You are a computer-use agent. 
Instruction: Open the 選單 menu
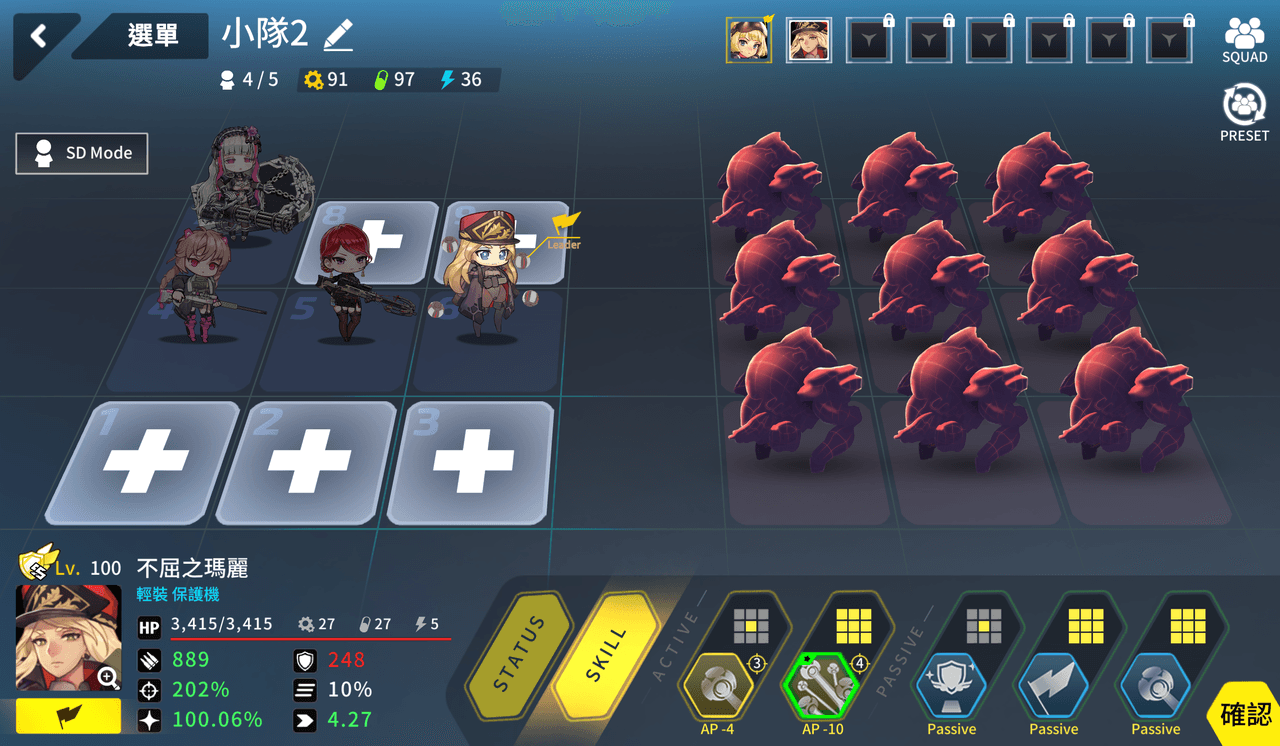click(152, 36)
